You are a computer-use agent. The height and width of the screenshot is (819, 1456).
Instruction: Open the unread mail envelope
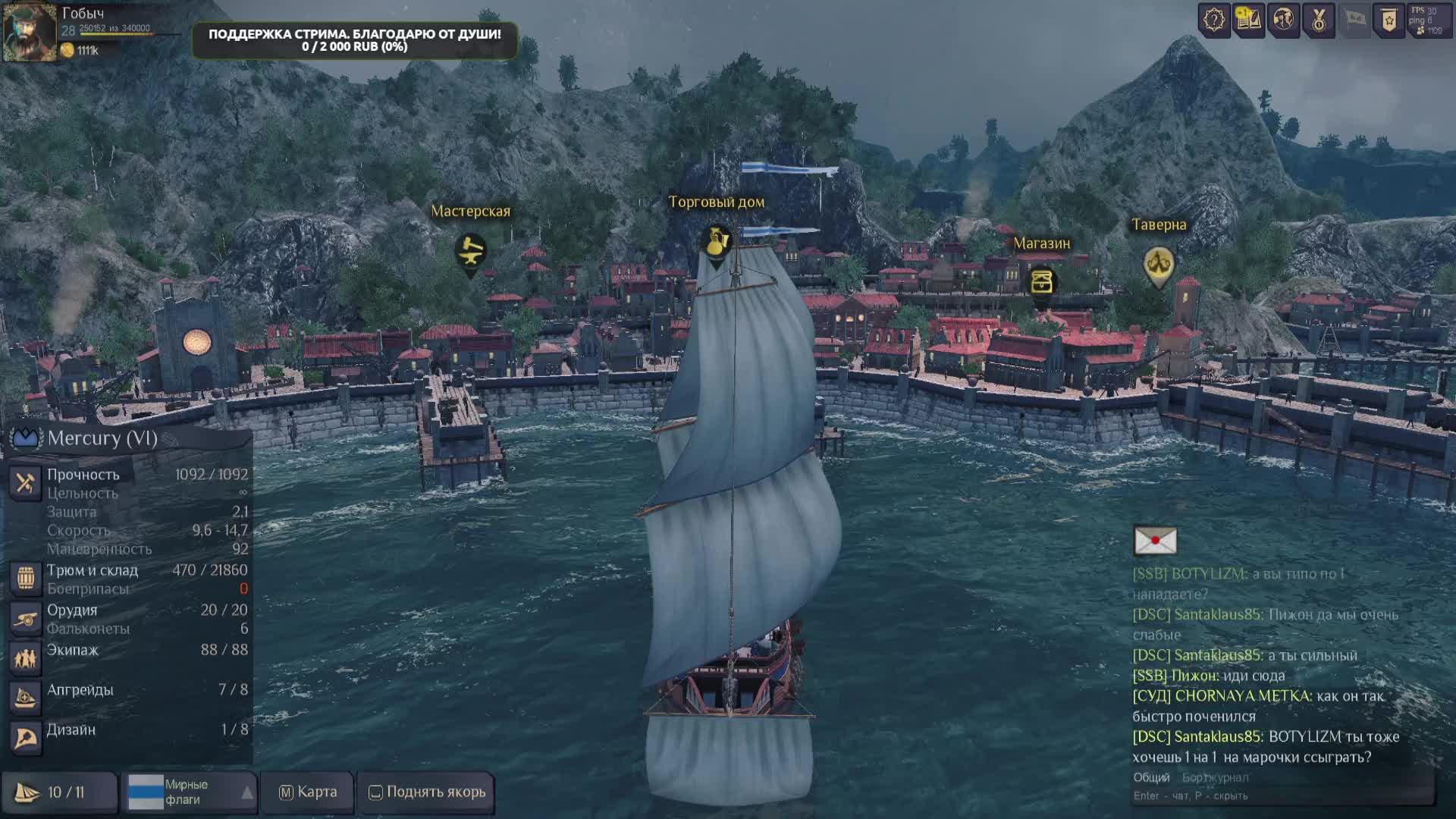[1155, 541]
